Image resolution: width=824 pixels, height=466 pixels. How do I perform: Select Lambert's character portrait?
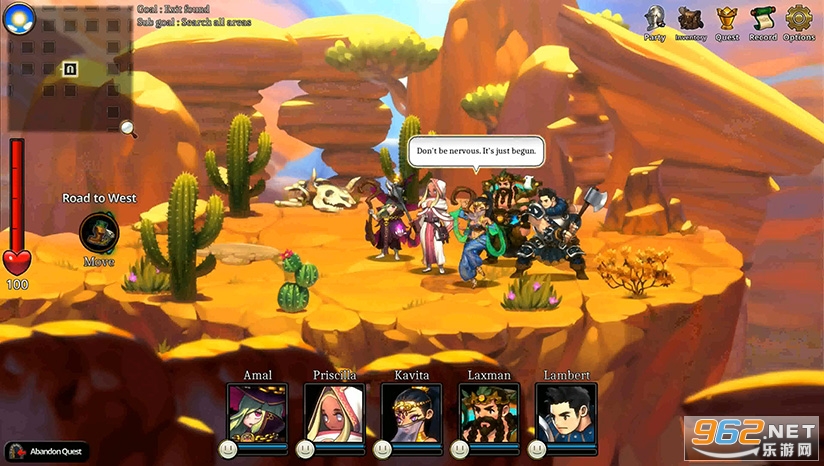pyautogui.click(x=566, y=414)
